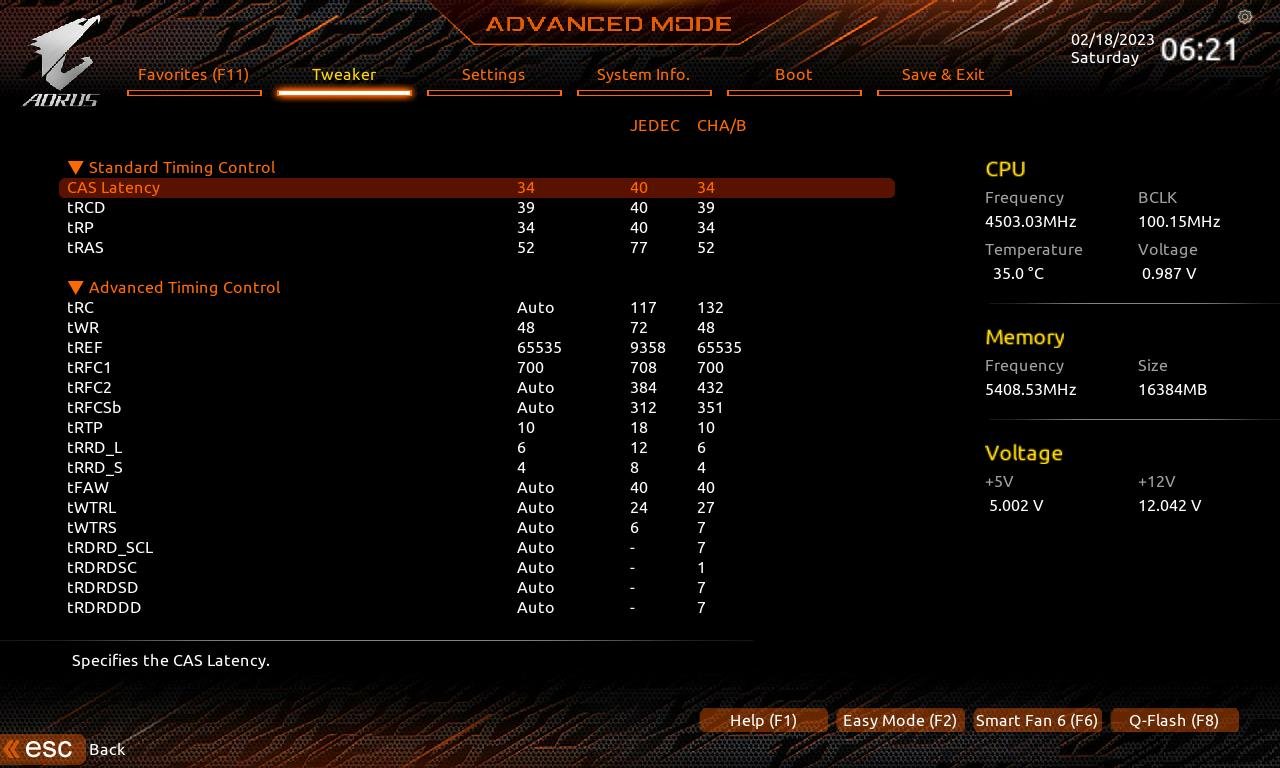Open the Favorites (F11) tab
This screenshot has width=1280, height=768.
(x=193, y=74)
